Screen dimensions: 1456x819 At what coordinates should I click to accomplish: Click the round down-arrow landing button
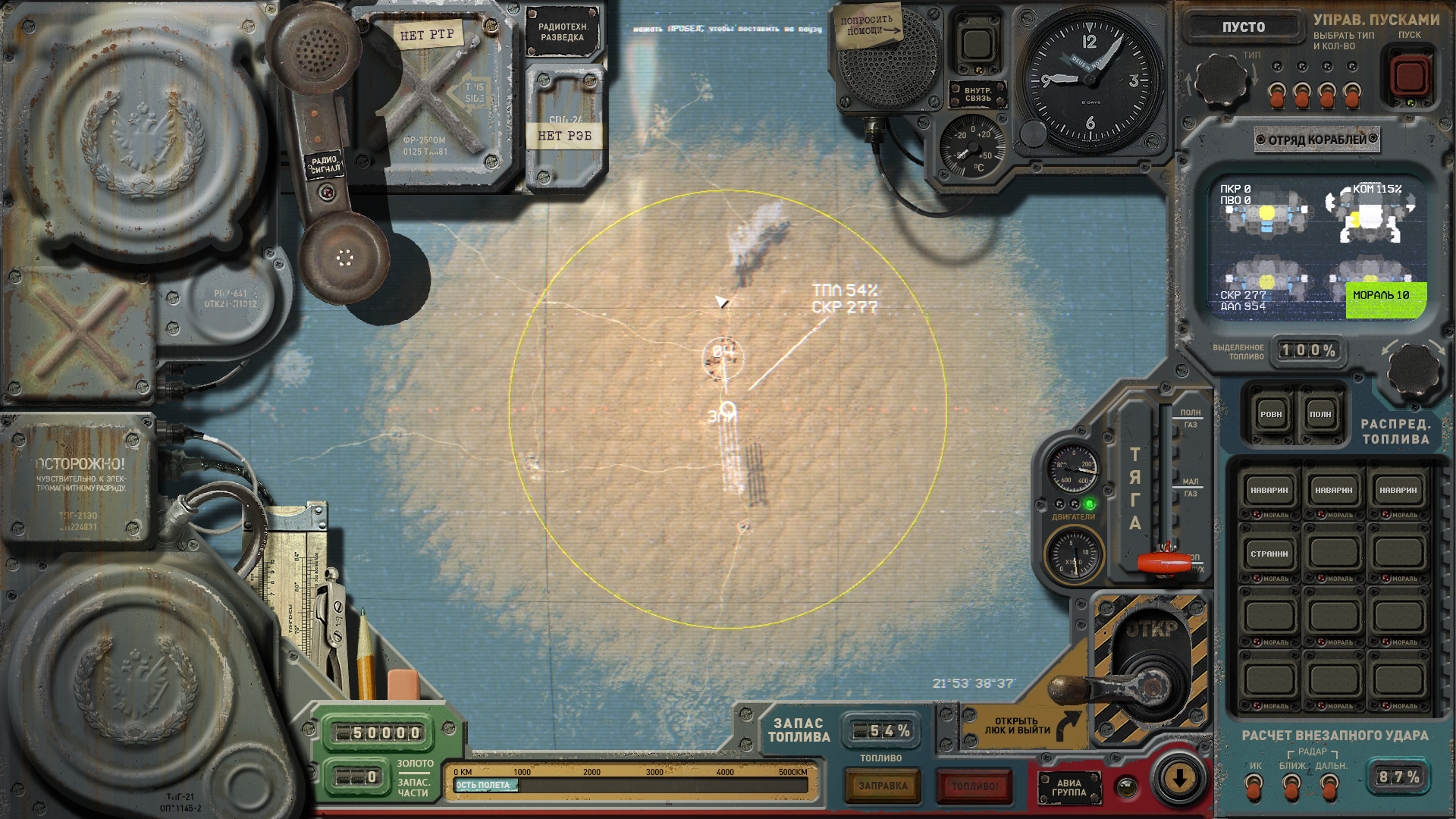point(1179,778)
